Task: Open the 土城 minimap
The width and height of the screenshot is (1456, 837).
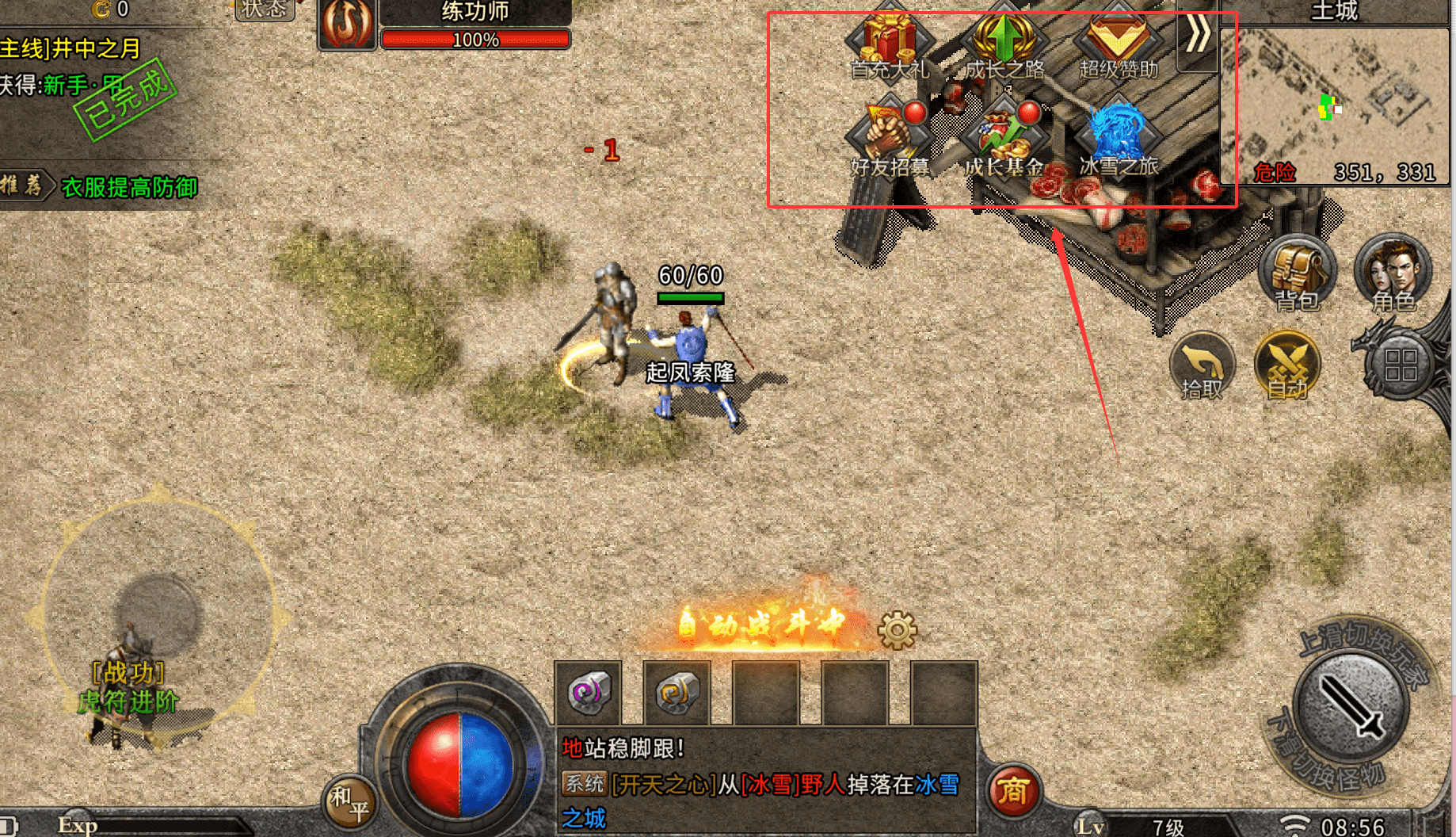Action: coord(1335,103)
